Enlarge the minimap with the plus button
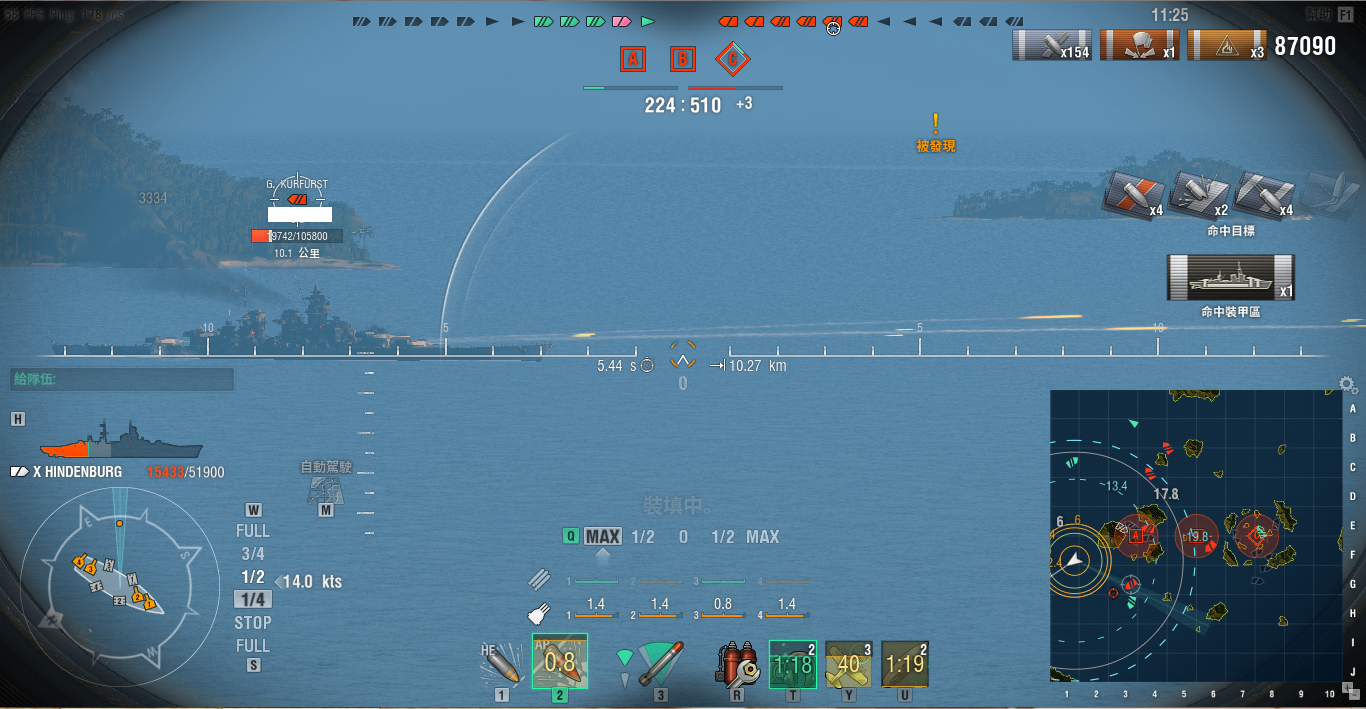Screen dimensions: 1366x709 [1348, 687]
